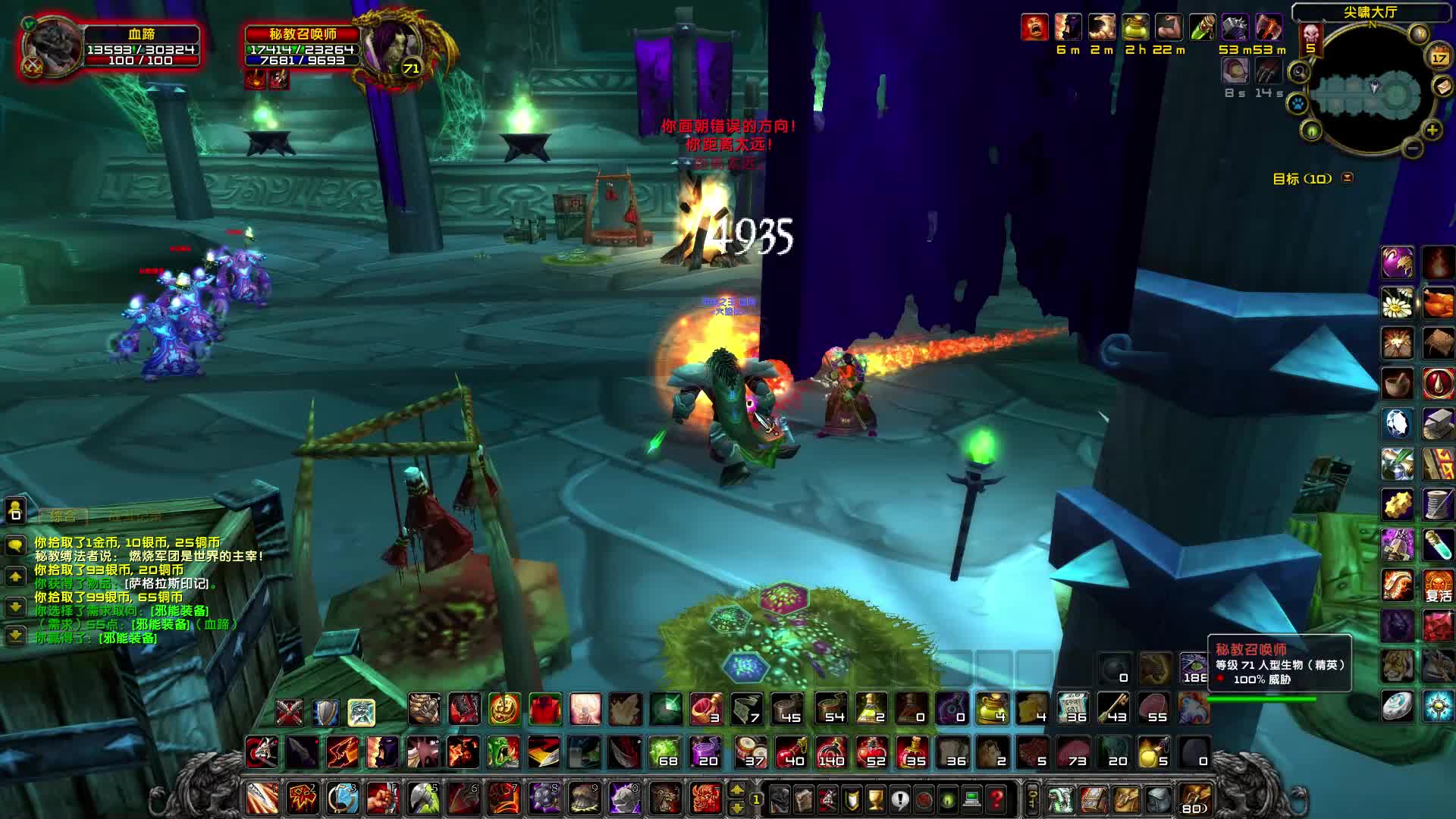
Task: Use the action bar ability in slot 1
Action: pyautogui.click(x=262, y=799)
